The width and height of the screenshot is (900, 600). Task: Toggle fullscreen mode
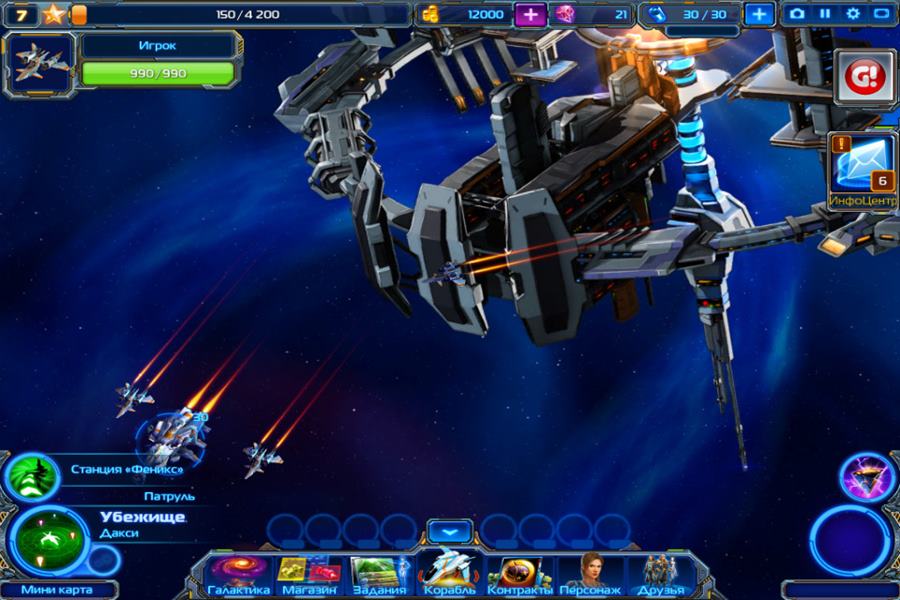[x=881, y=14]
